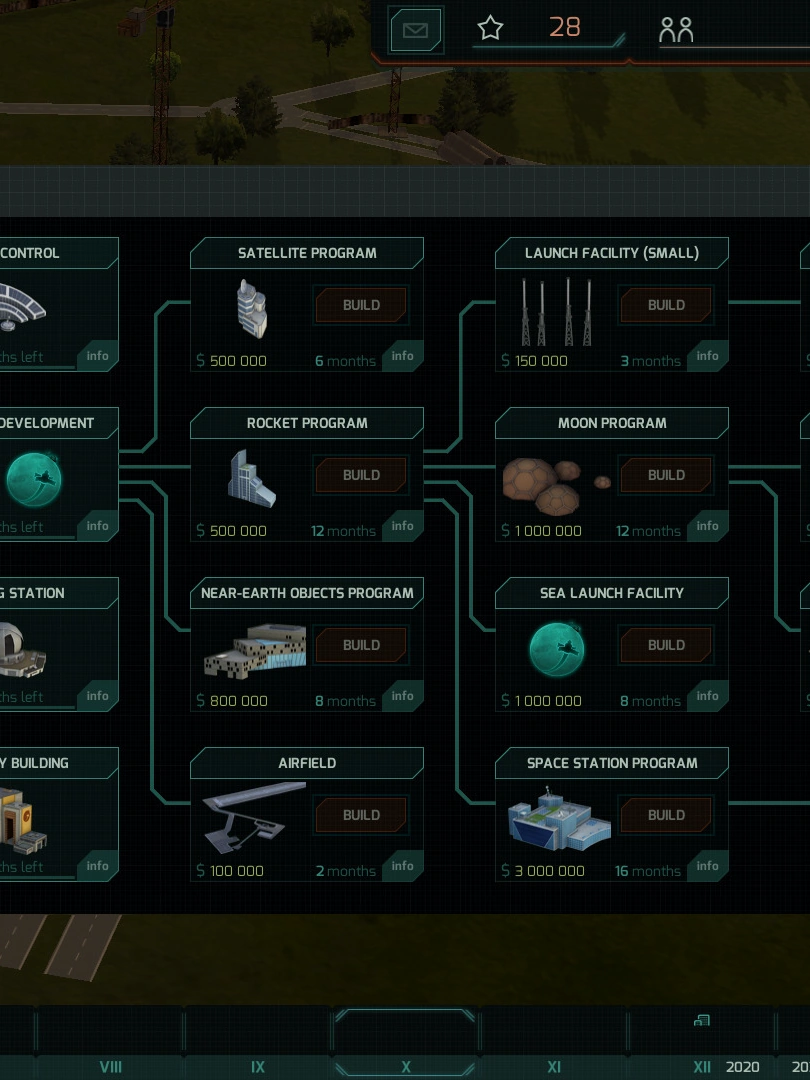Build the Space Station Program
810x1080 pixels.
[666, 815]
